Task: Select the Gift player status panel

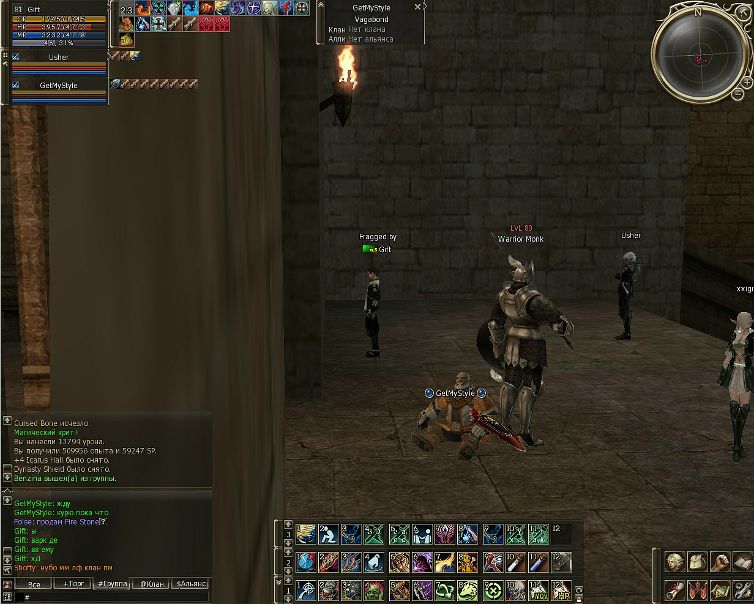Action: point(58,27)
